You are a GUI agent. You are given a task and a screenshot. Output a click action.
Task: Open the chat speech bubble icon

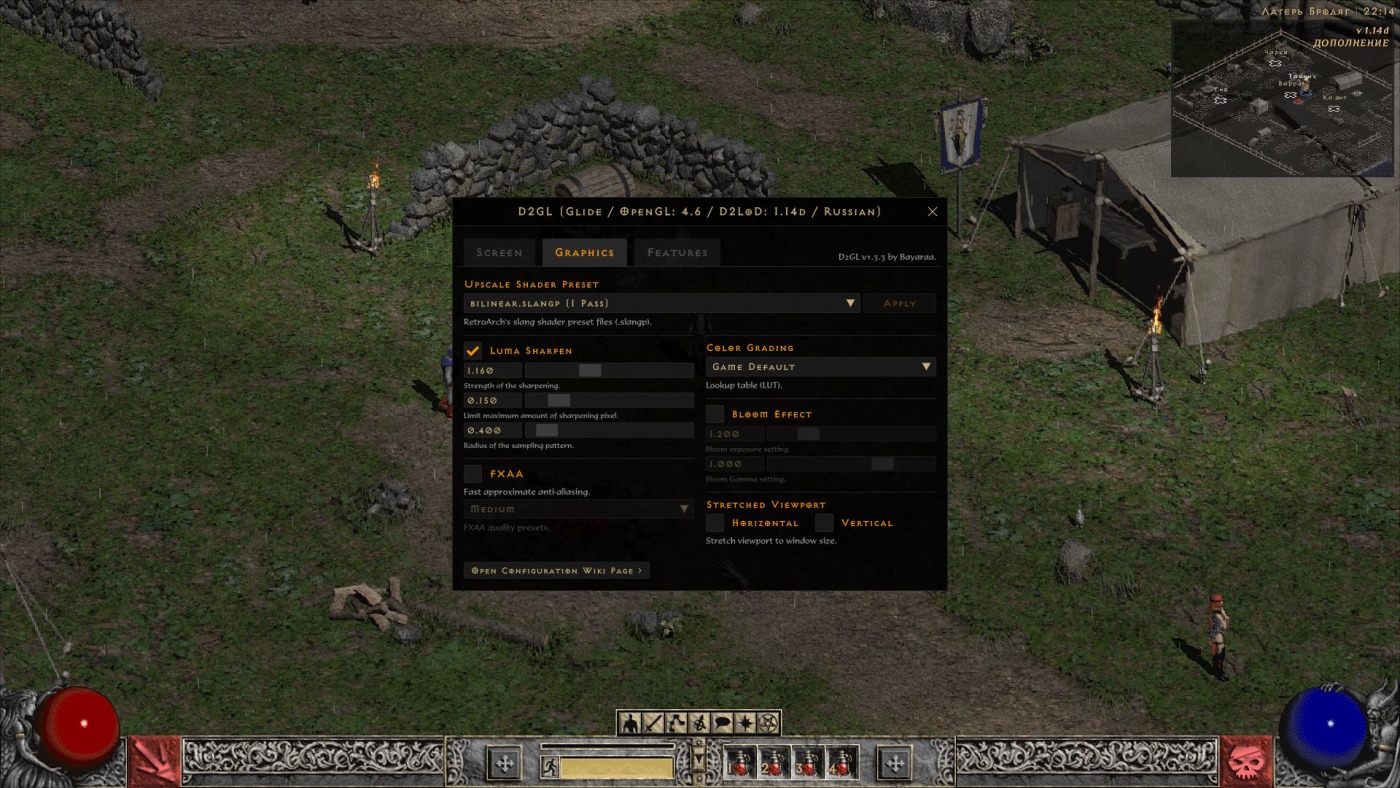point(722,723)
